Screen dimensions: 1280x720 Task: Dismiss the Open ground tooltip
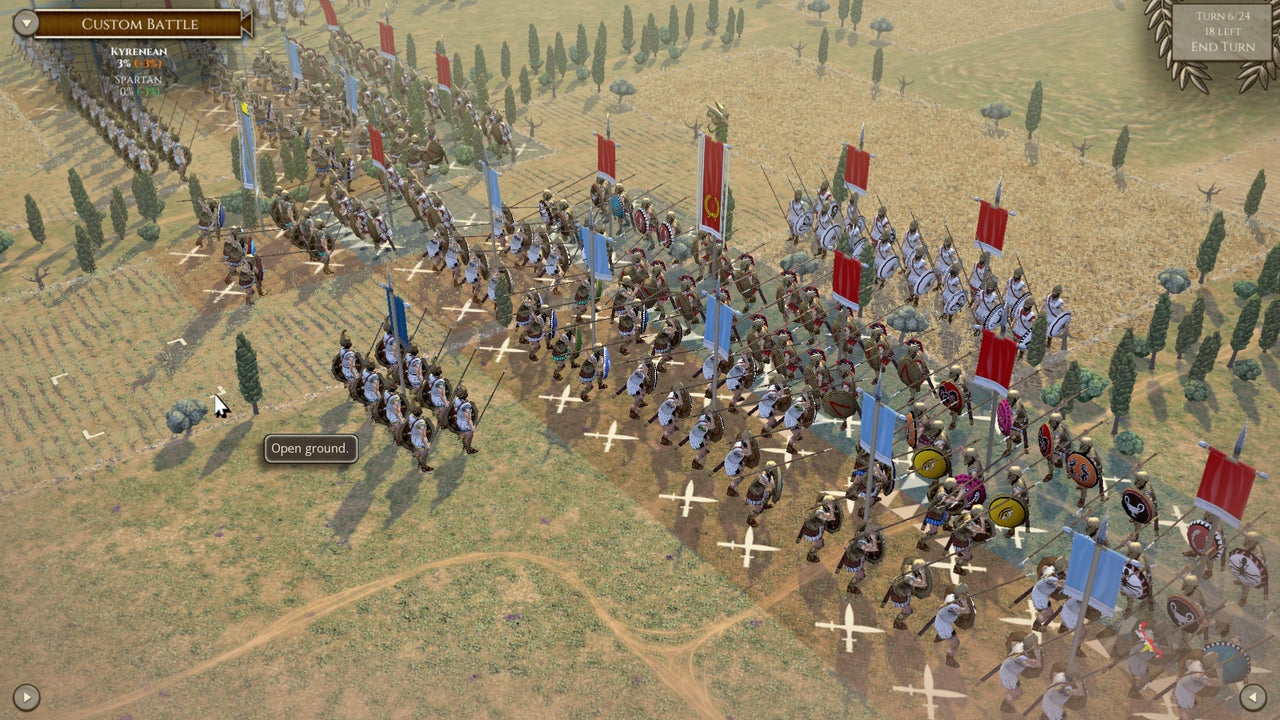(308, 449)
